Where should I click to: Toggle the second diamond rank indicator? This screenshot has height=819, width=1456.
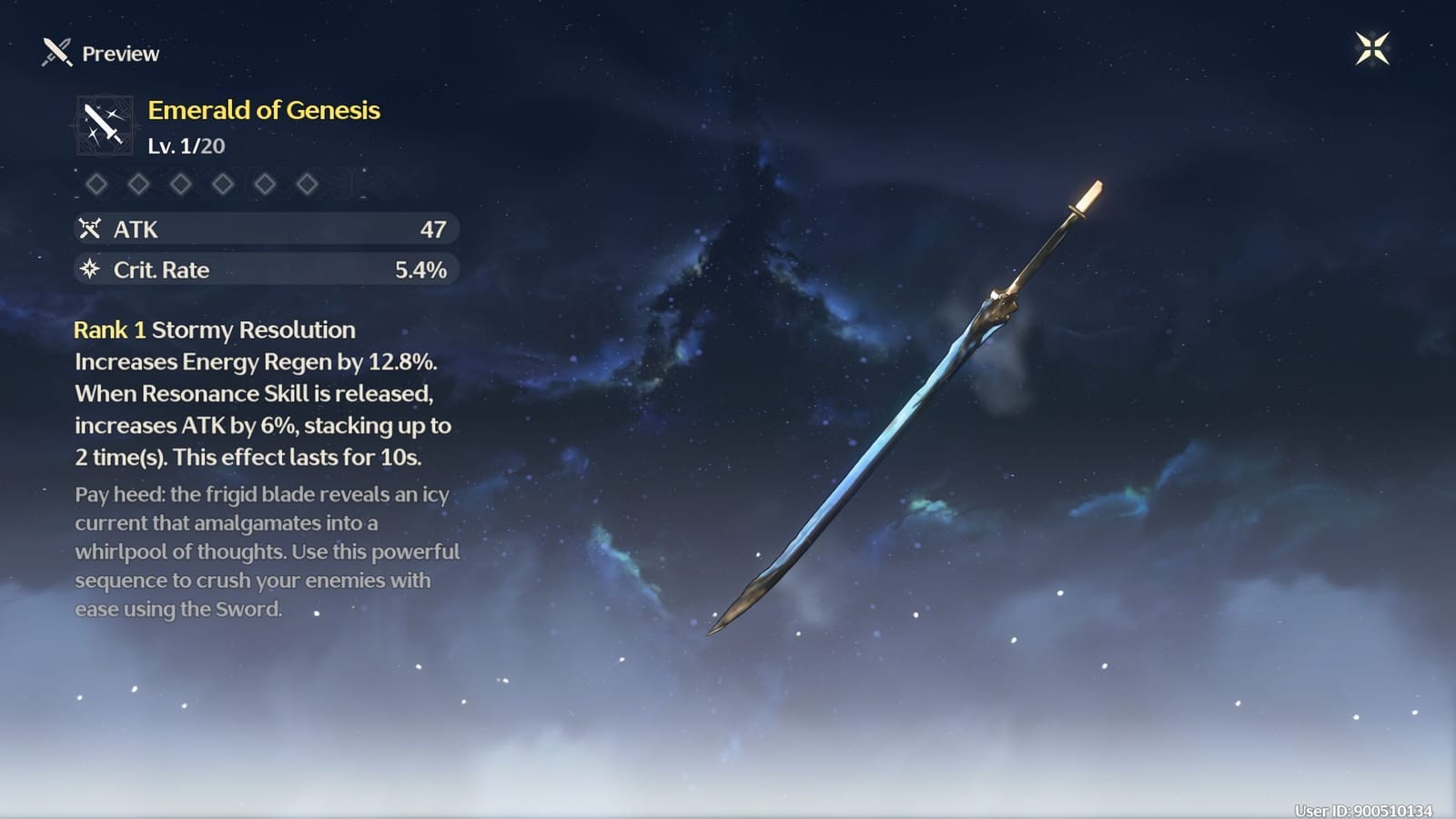click(x=139, y=185)
